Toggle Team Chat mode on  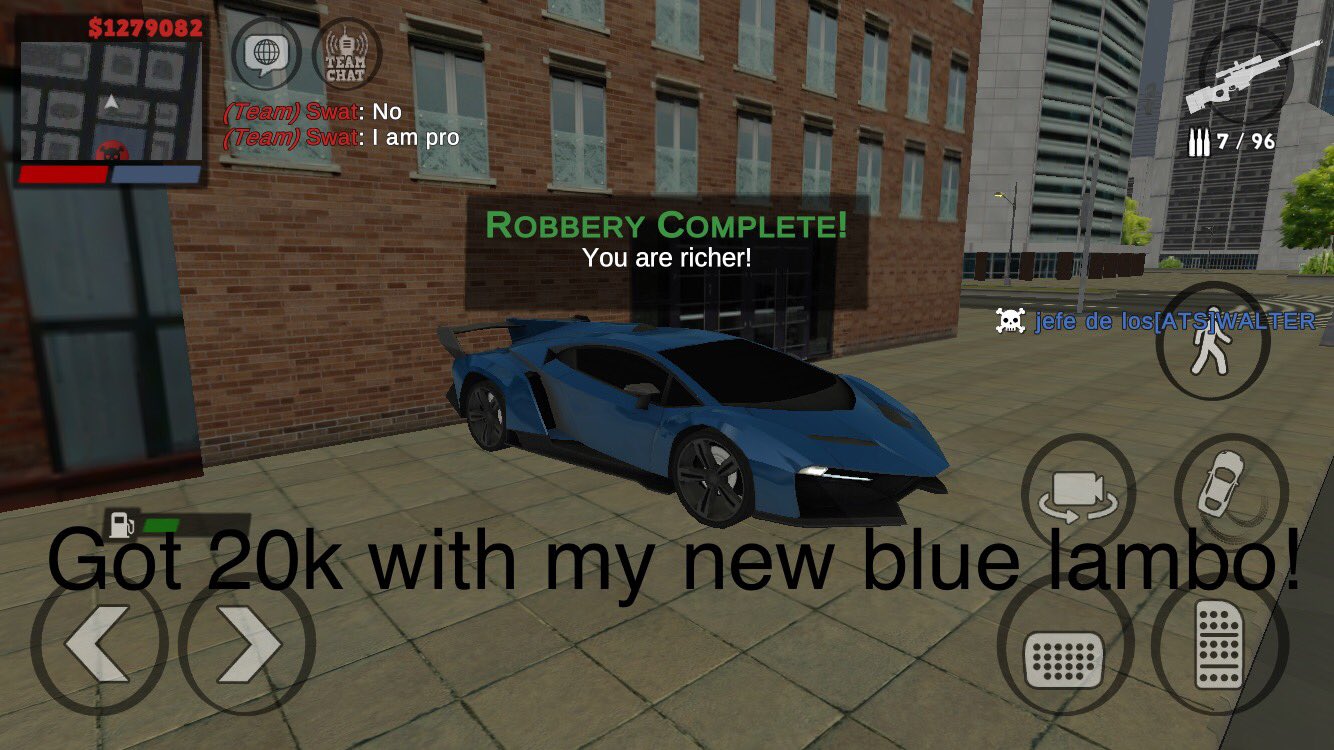click(x=343, y=57)
